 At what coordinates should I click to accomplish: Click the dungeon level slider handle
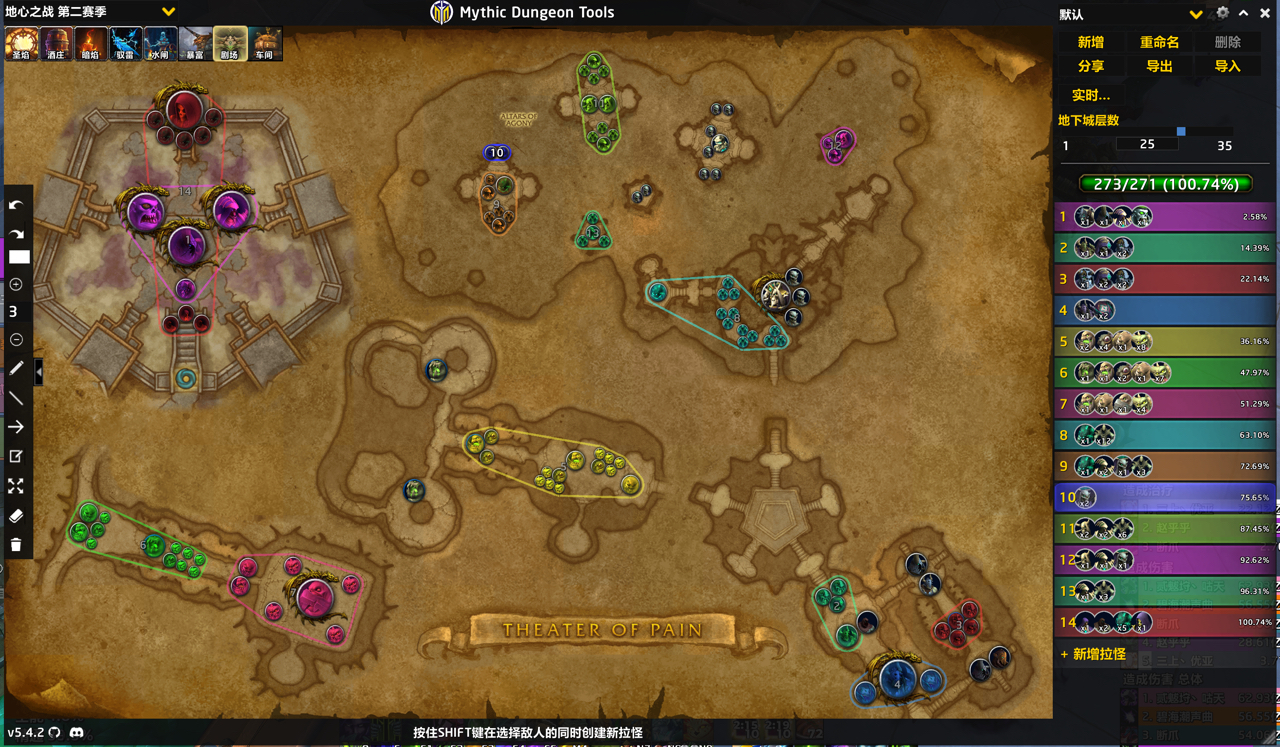[x=1182, y=129]
